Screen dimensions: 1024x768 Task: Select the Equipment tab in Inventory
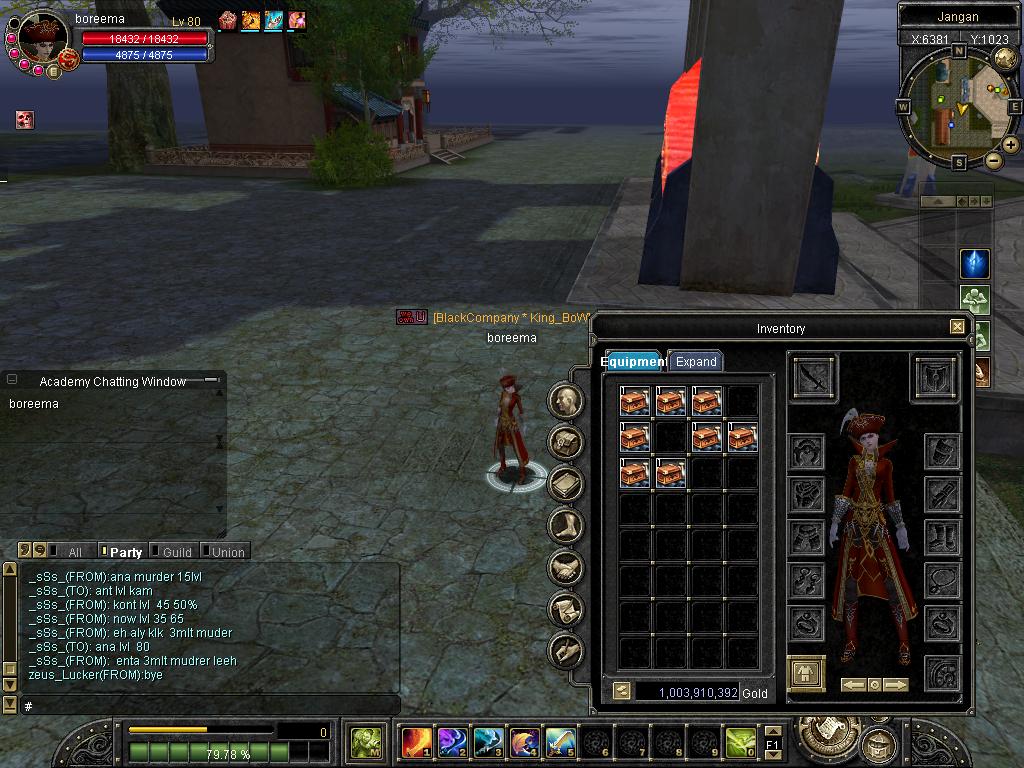634,361
